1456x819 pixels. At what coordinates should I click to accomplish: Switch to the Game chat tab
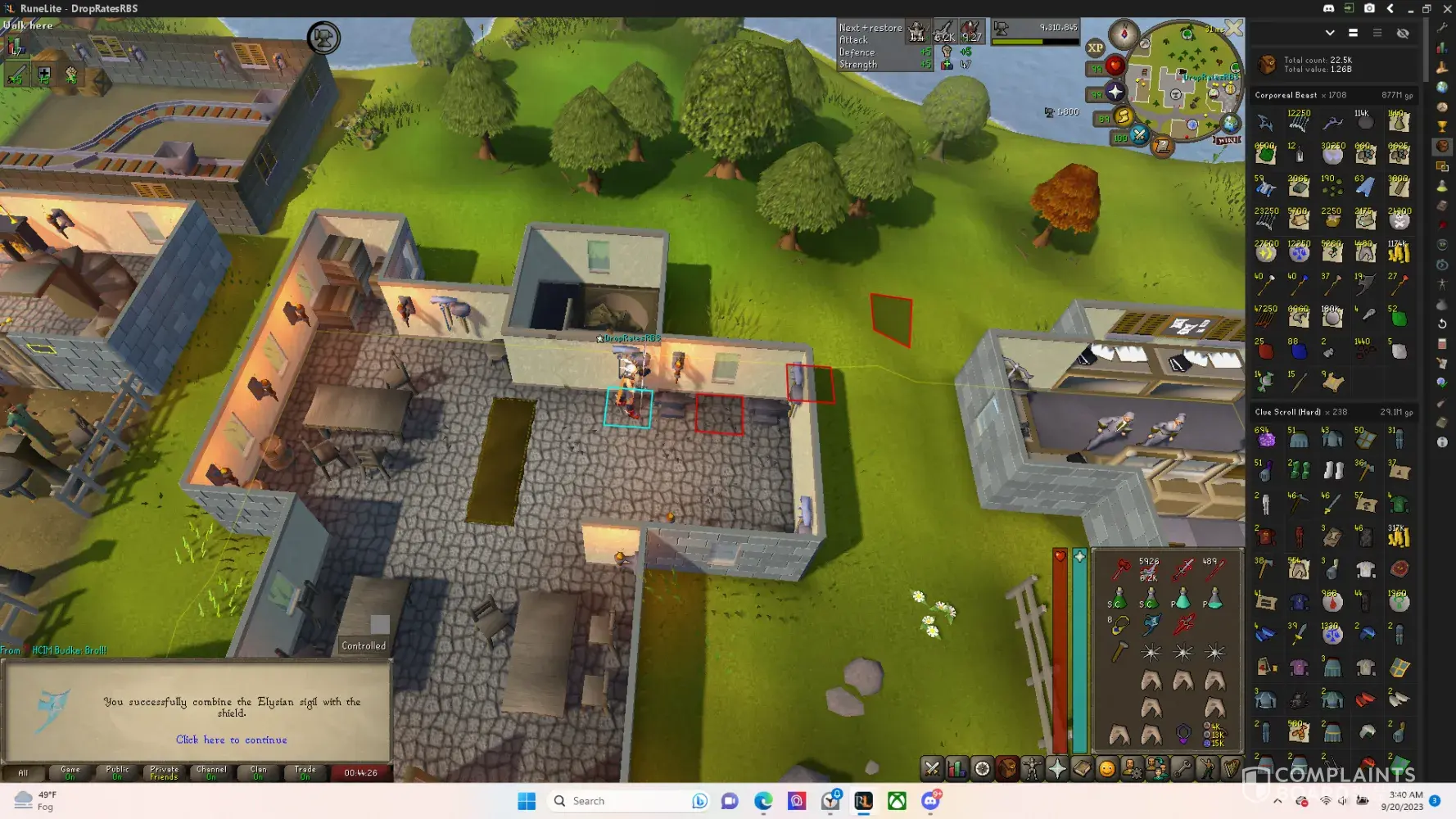click(70, 772)
